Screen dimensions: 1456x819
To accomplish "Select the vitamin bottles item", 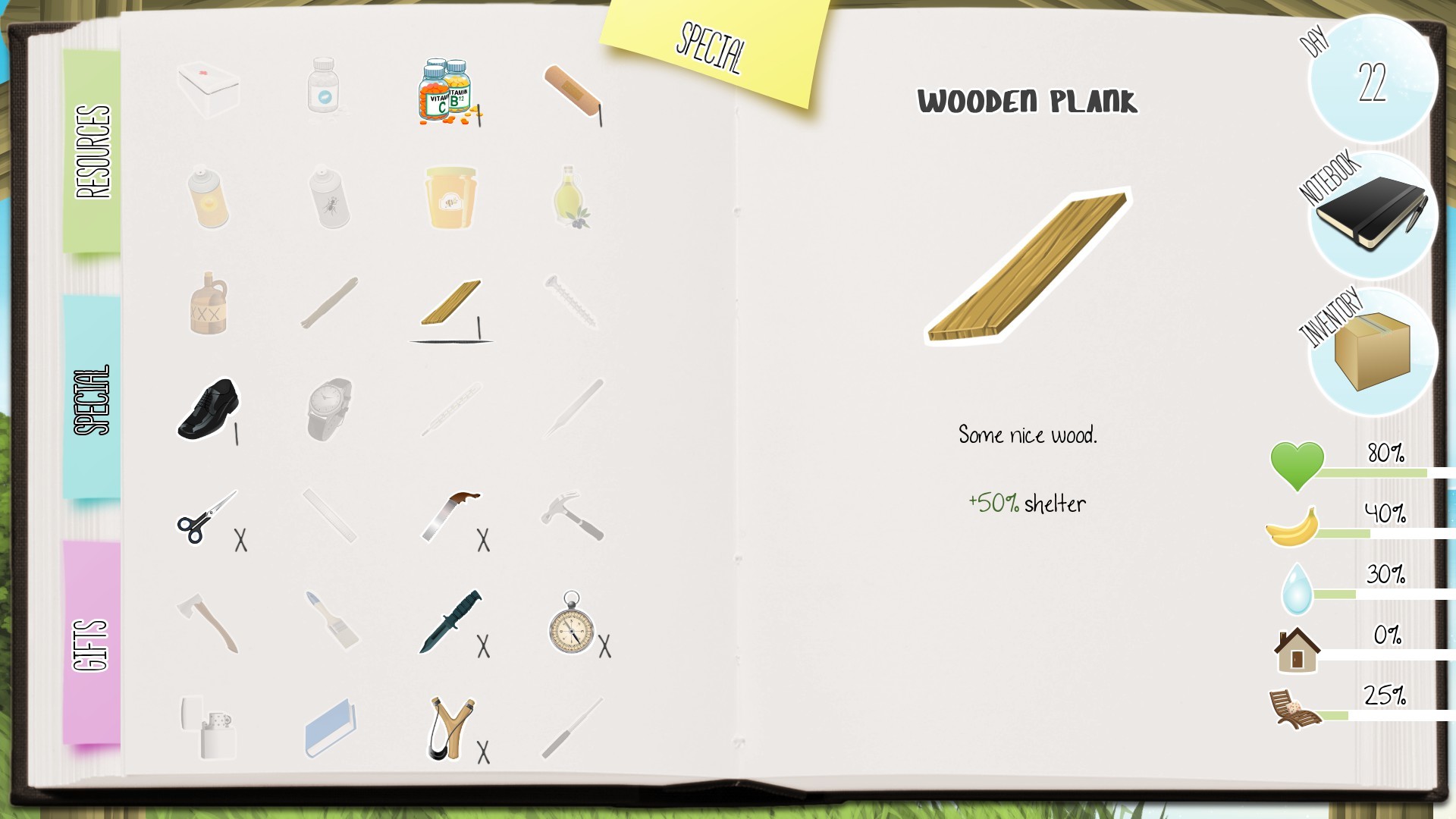I will [x=444, y=91].
